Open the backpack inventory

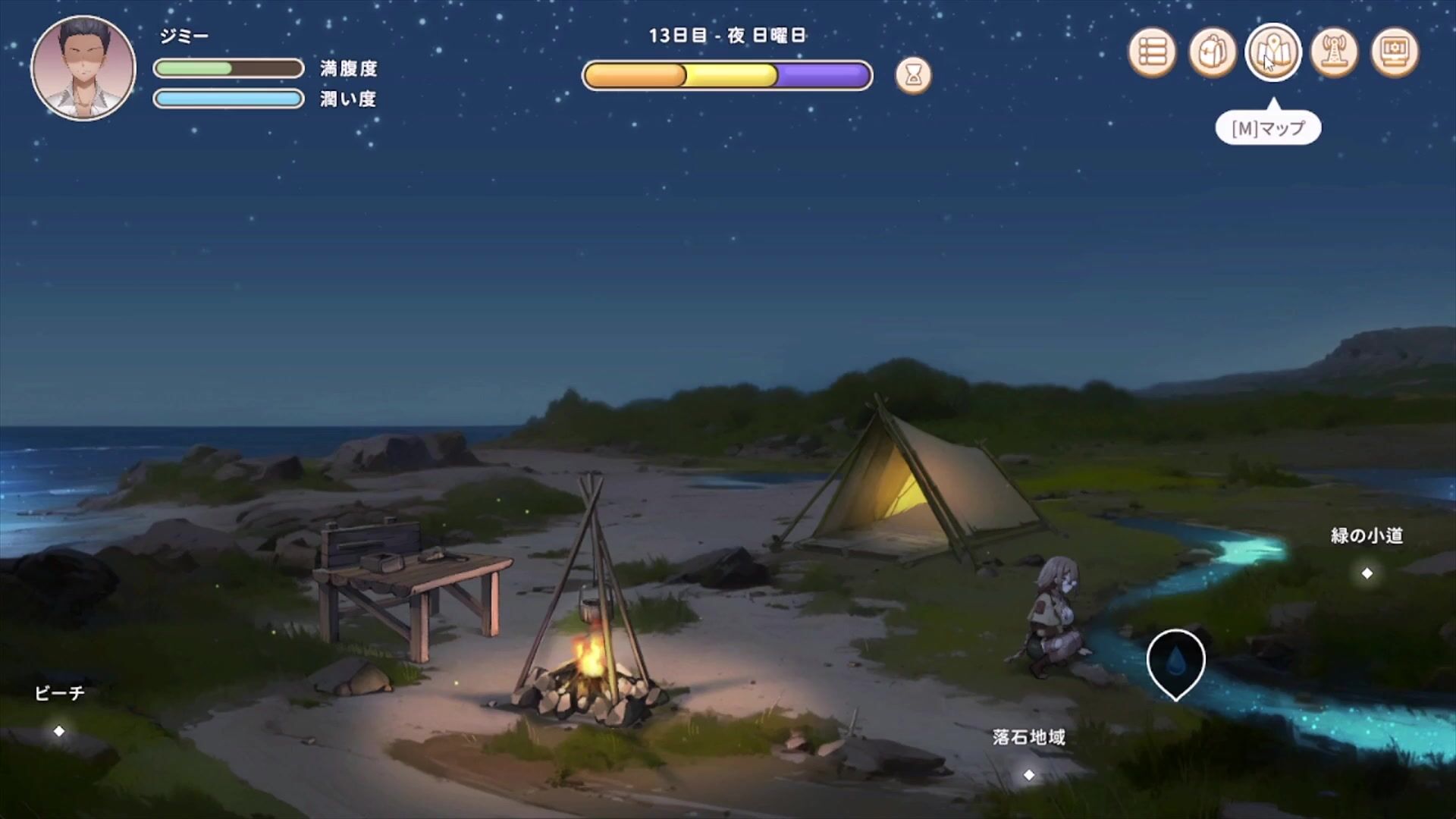point(1213,52)
